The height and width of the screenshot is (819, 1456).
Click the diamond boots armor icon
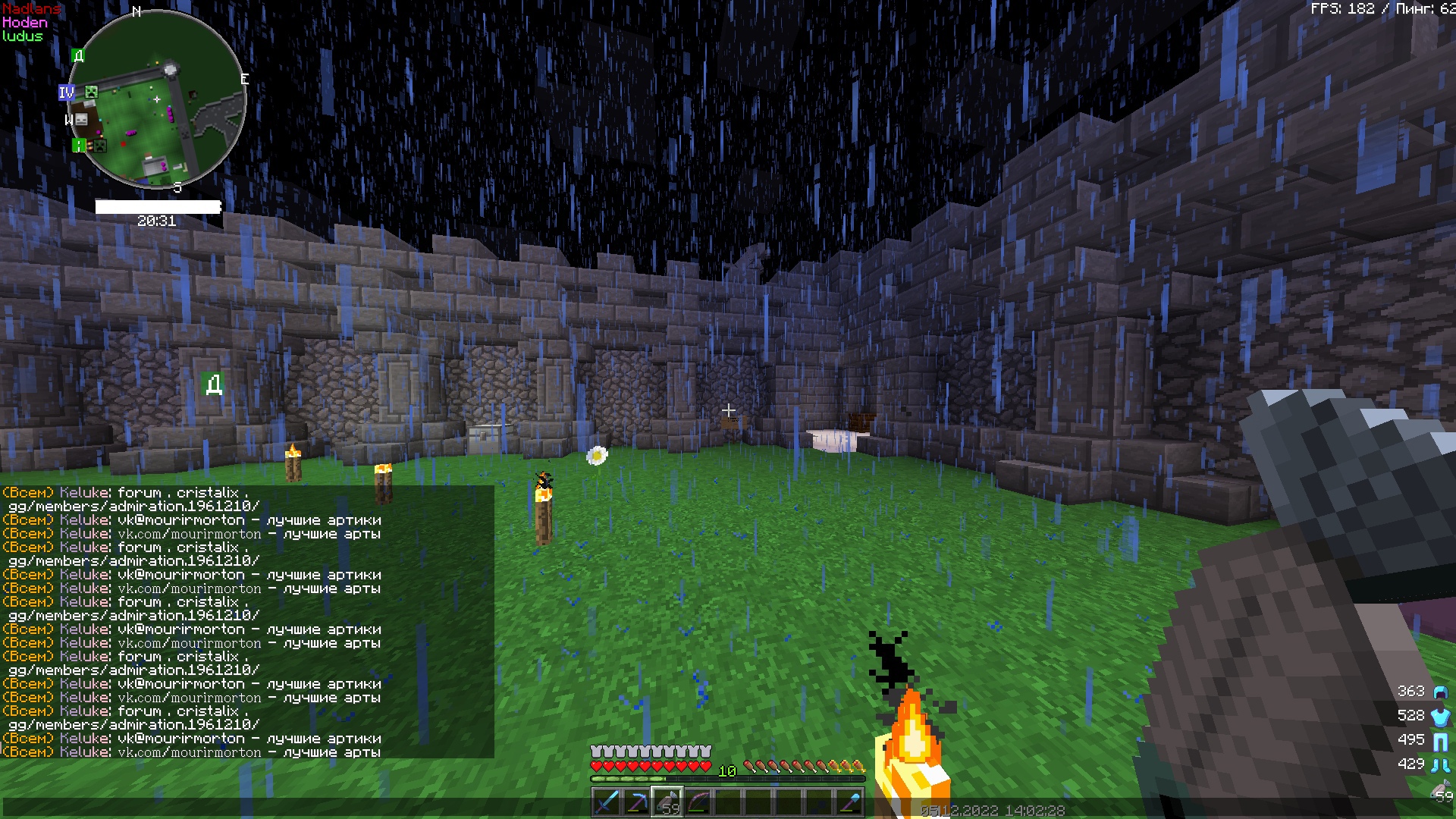tap(1440, 764)
